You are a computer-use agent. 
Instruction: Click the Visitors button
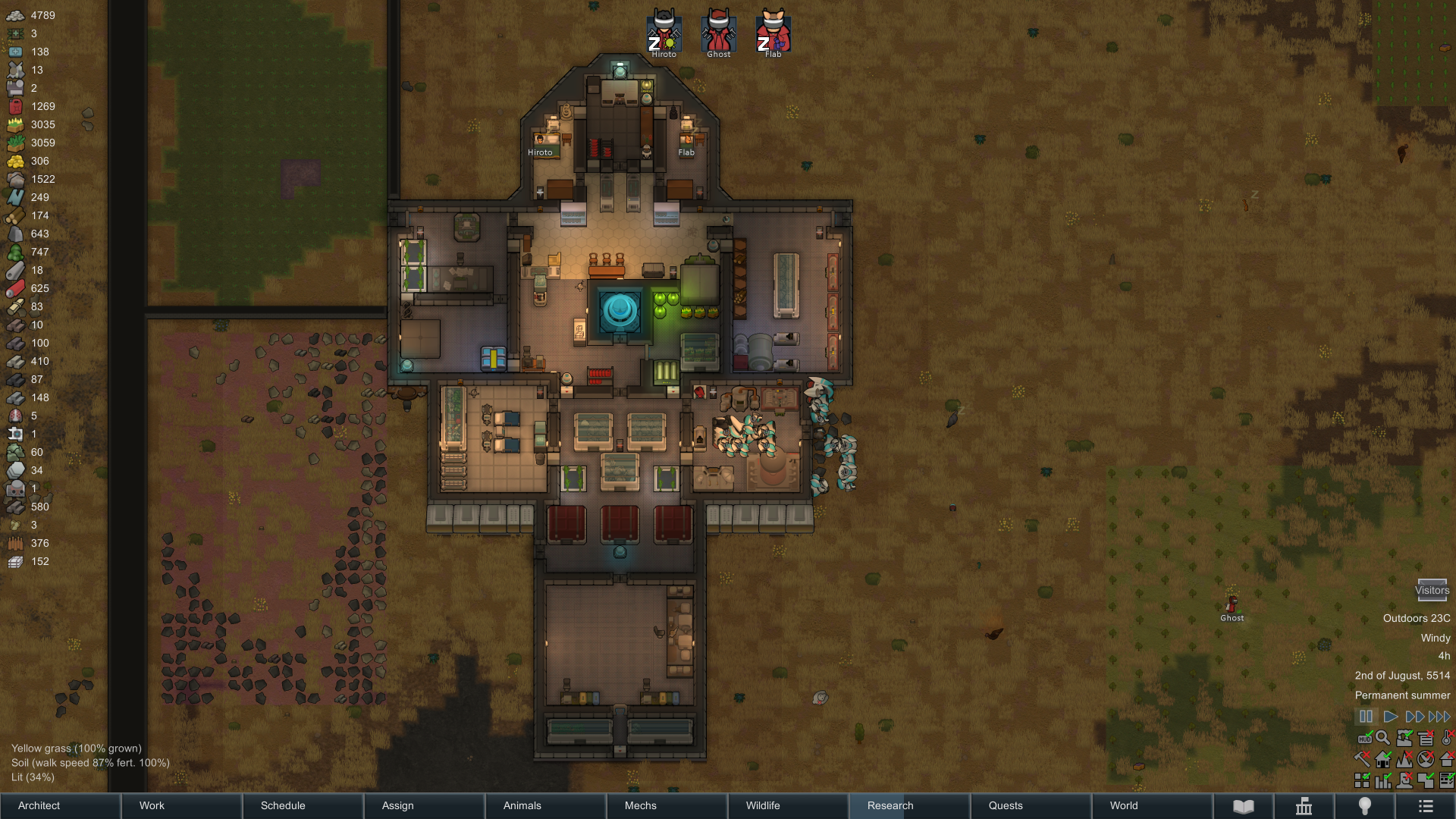(x=1432, y=590)
